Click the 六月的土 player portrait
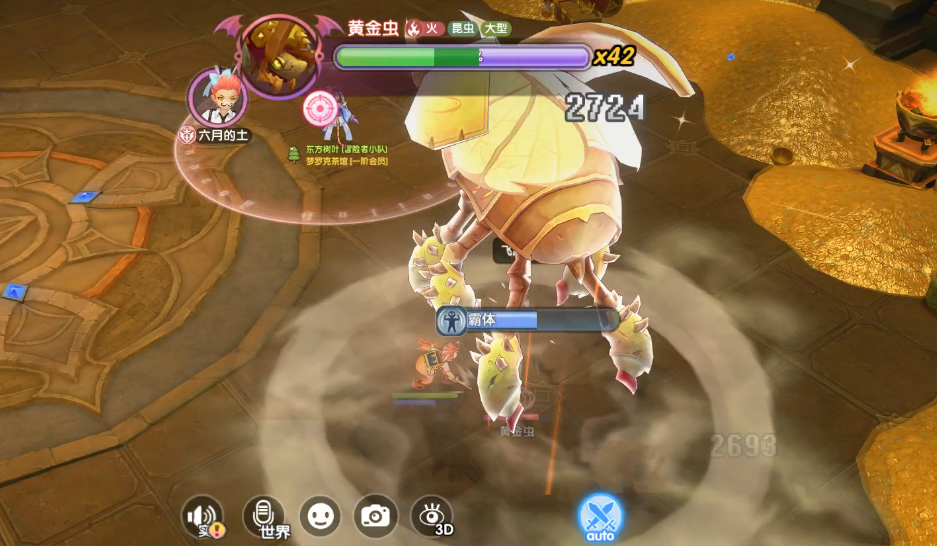The width and height of the screenshot is (937, 546). (x=211, y=97)
